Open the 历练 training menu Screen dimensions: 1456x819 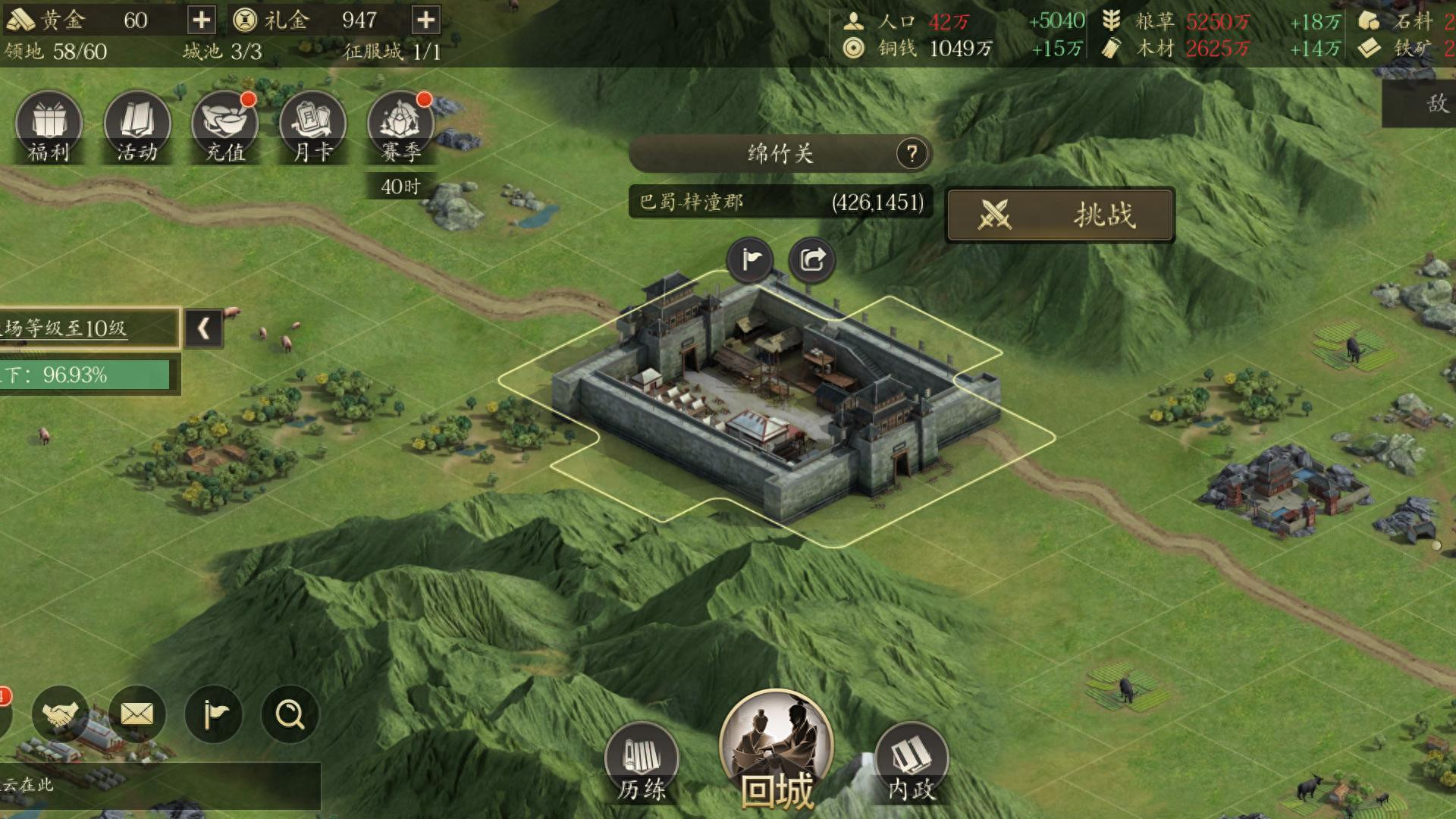(642, 762)
